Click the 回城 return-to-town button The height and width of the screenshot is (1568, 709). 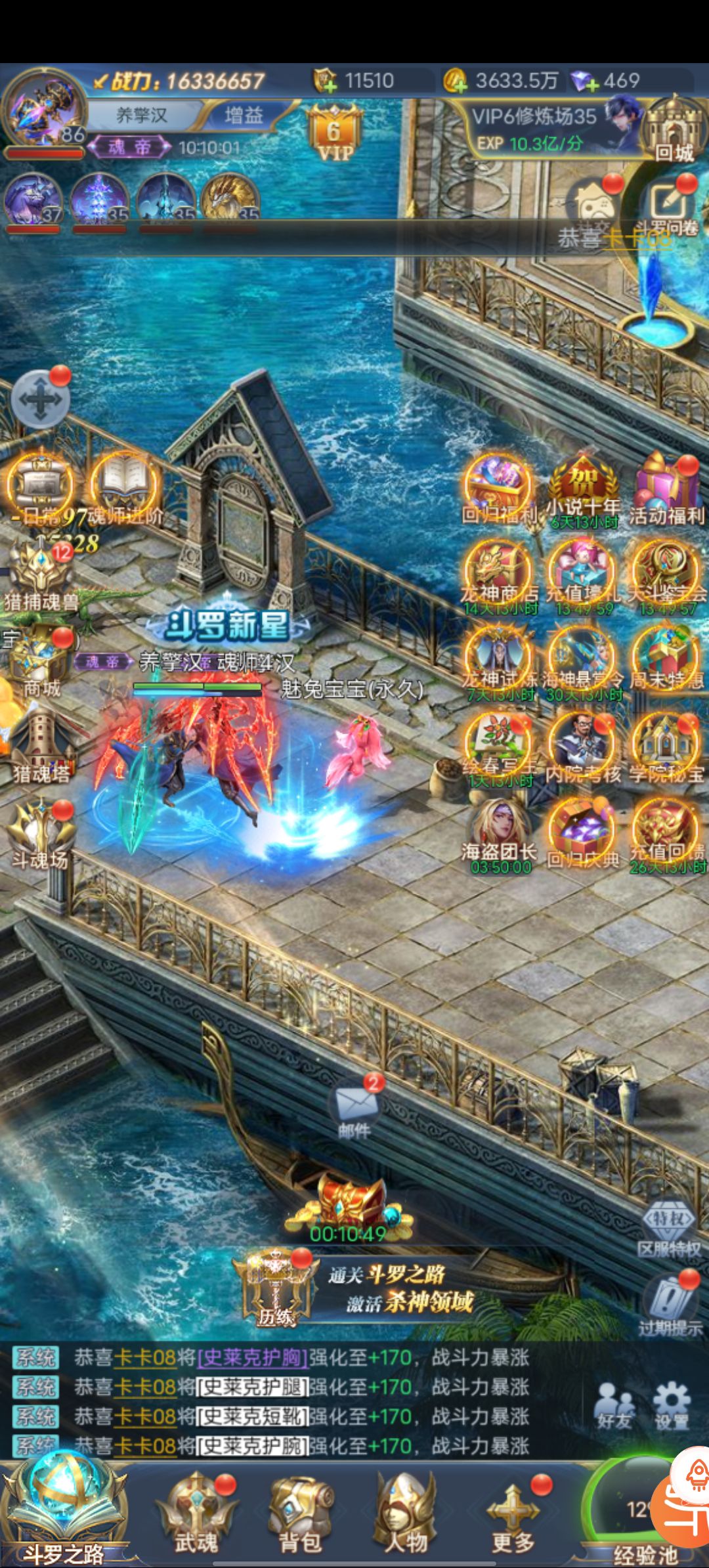673,129
